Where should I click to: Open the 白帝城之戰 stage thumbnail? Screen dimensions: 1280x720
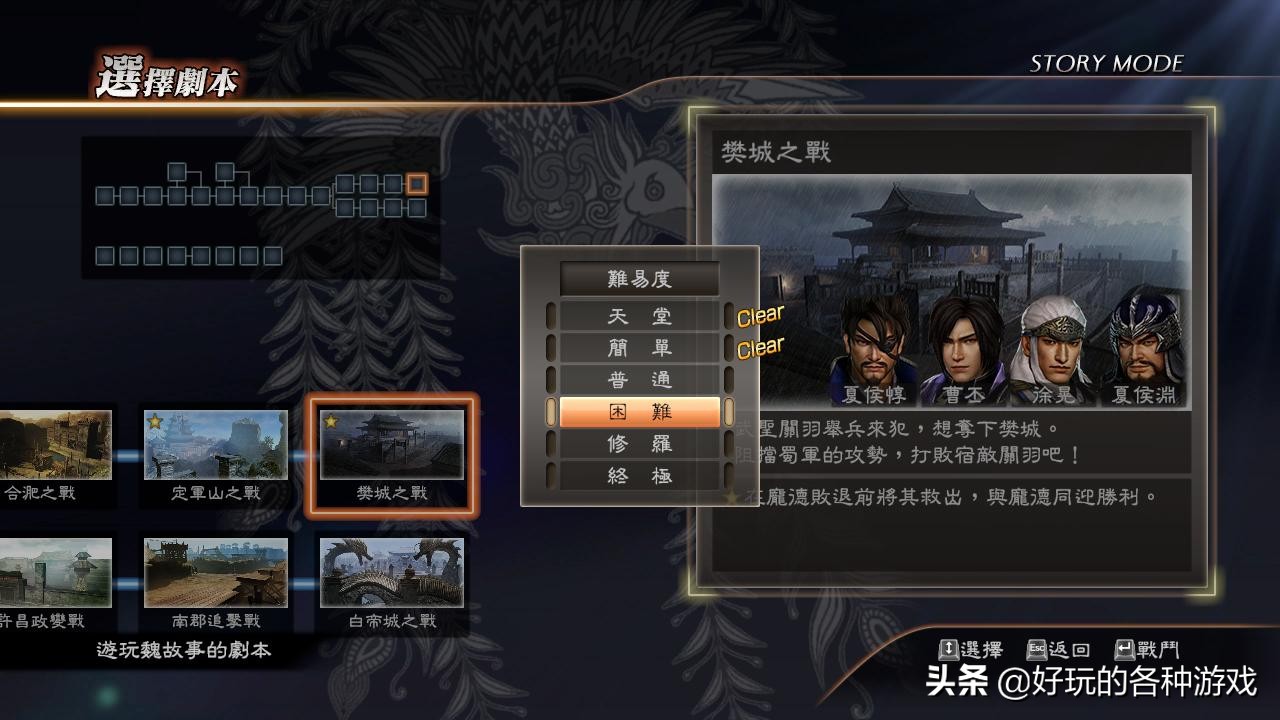click(x=392, y=573)
